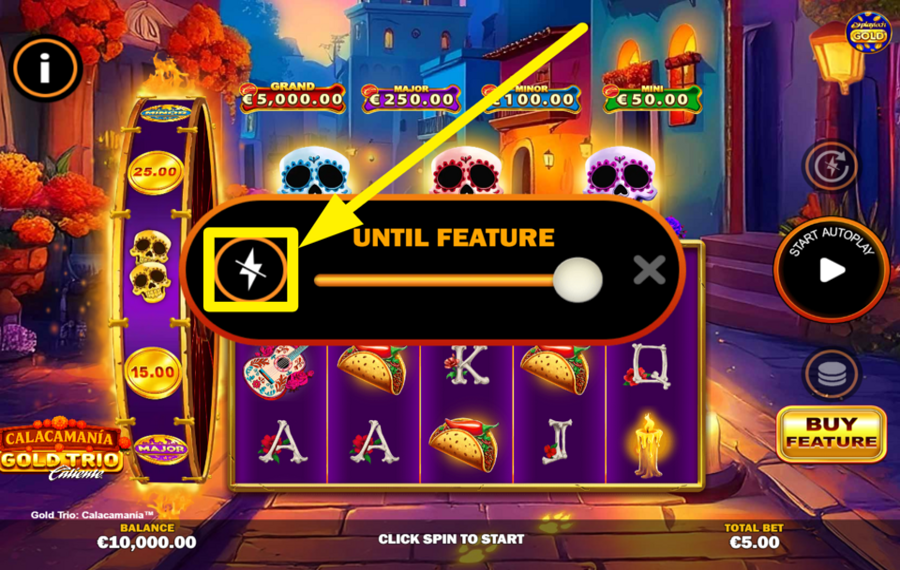
Task: Start autoplay with the play button
Action: click(x=832, y=268)
